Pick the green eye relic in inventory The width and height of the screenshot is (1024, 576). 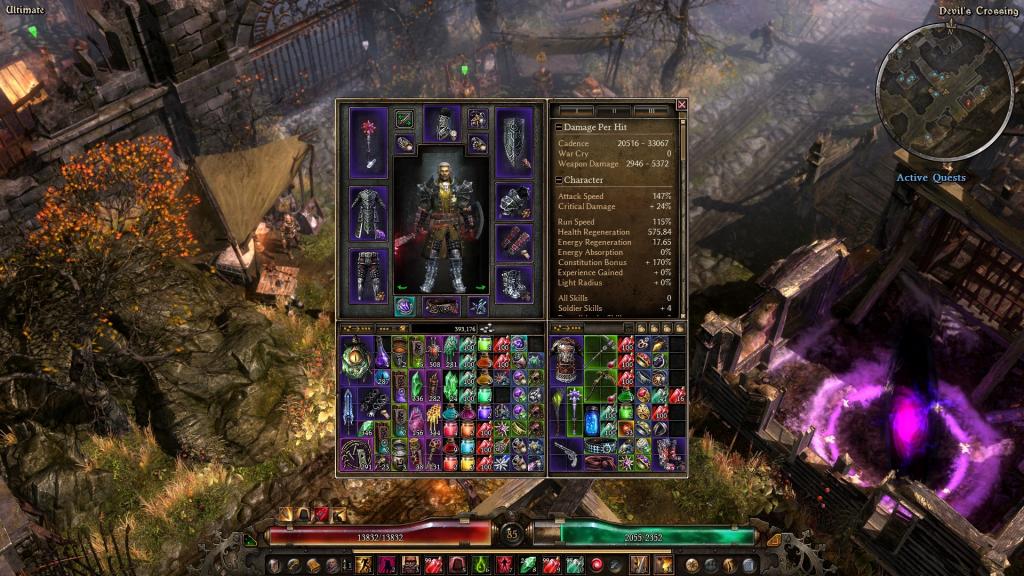(x=353, y=360)
